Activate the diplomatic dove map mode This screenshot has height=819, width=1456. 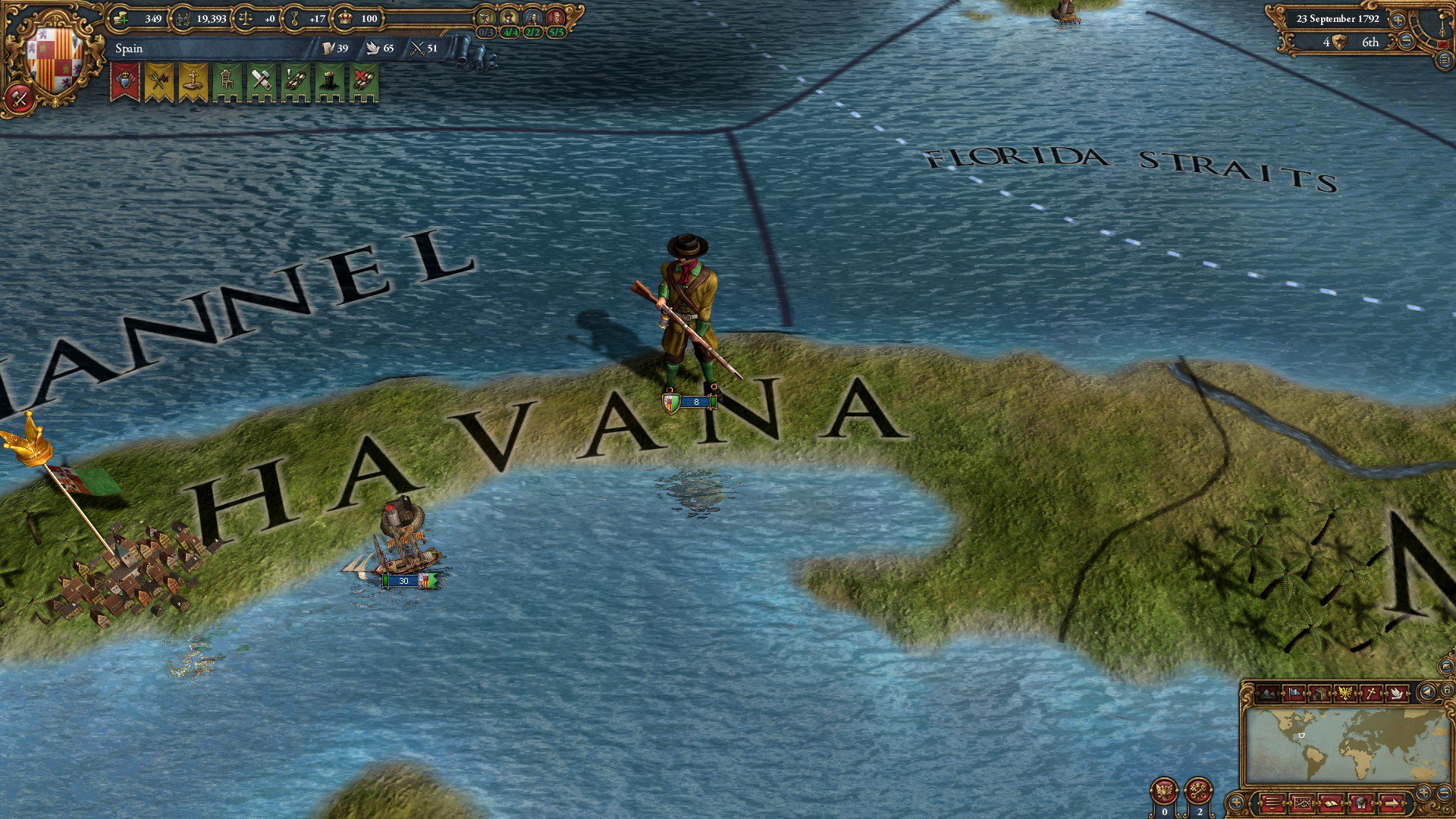point(1397,693)
